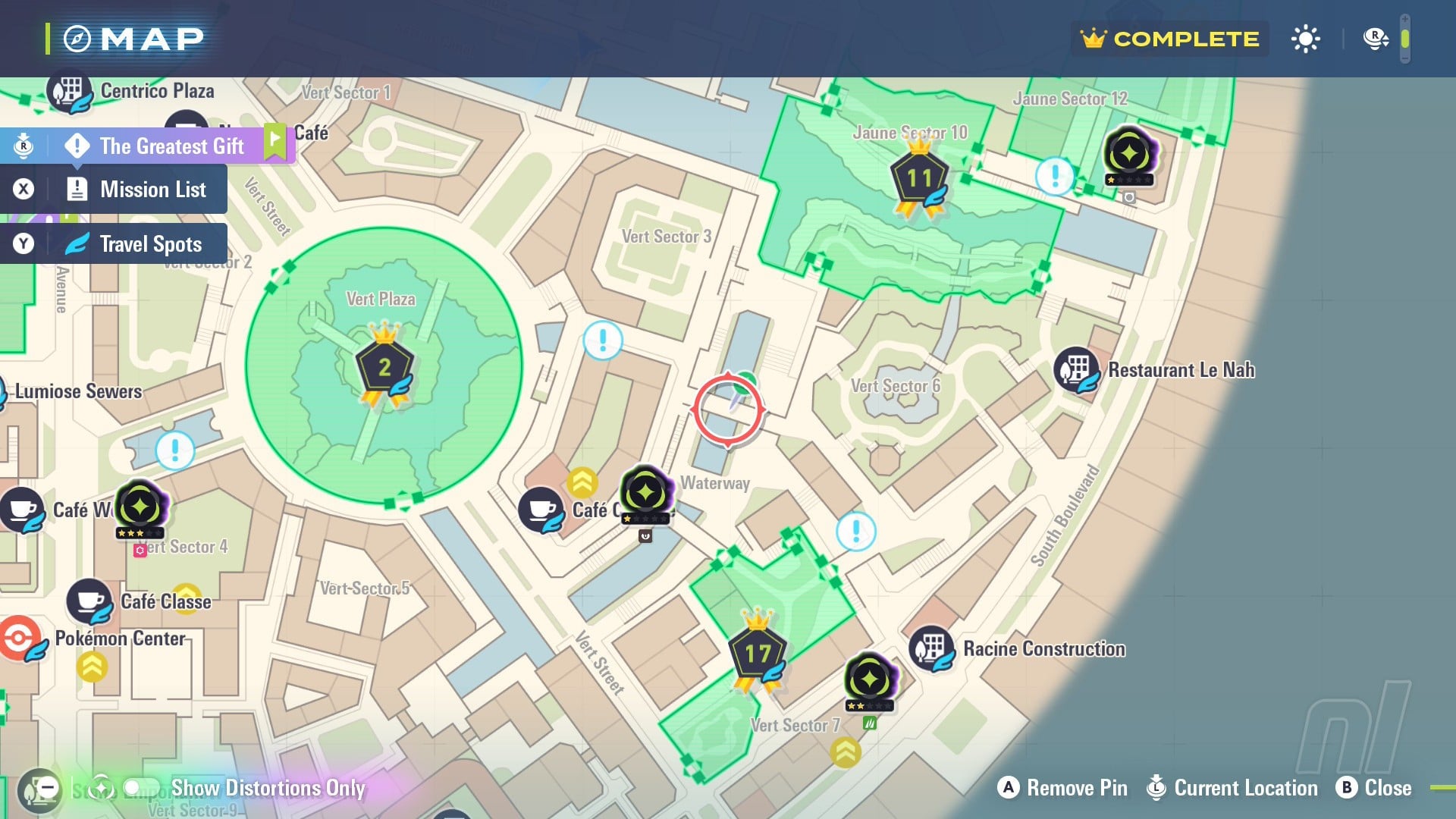
Task: Click the daytime sun icon
Action: [1305, 39]
